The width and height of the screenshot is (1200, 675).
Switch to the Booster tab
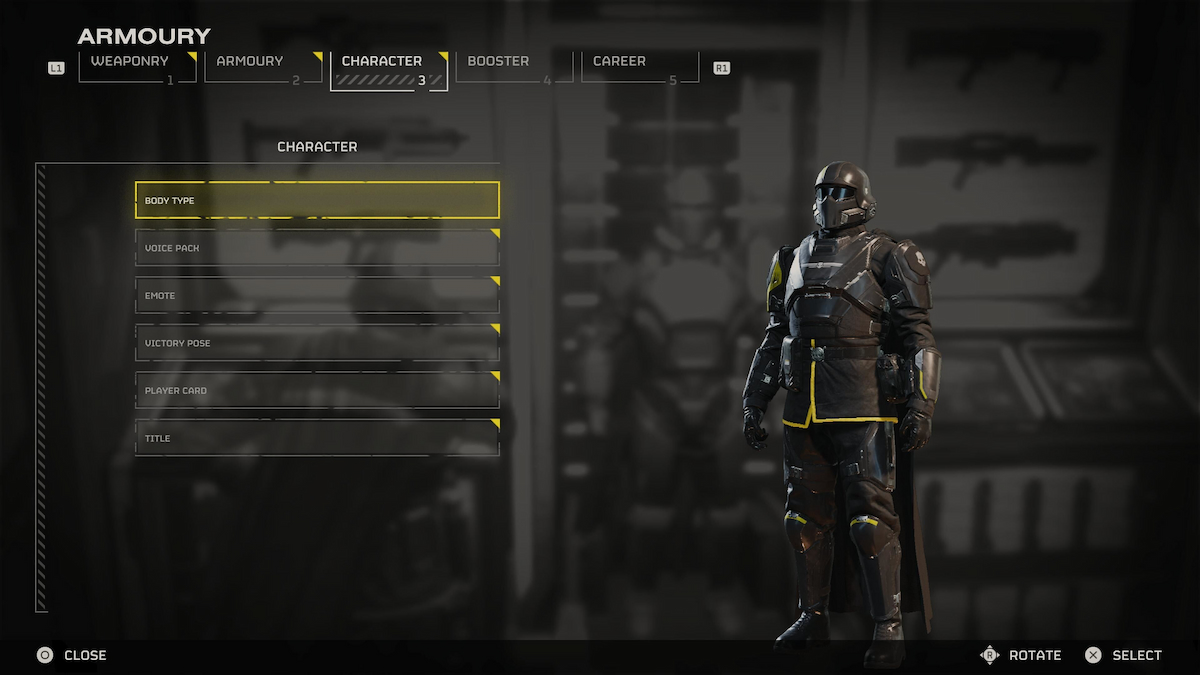tap(514, 66)
